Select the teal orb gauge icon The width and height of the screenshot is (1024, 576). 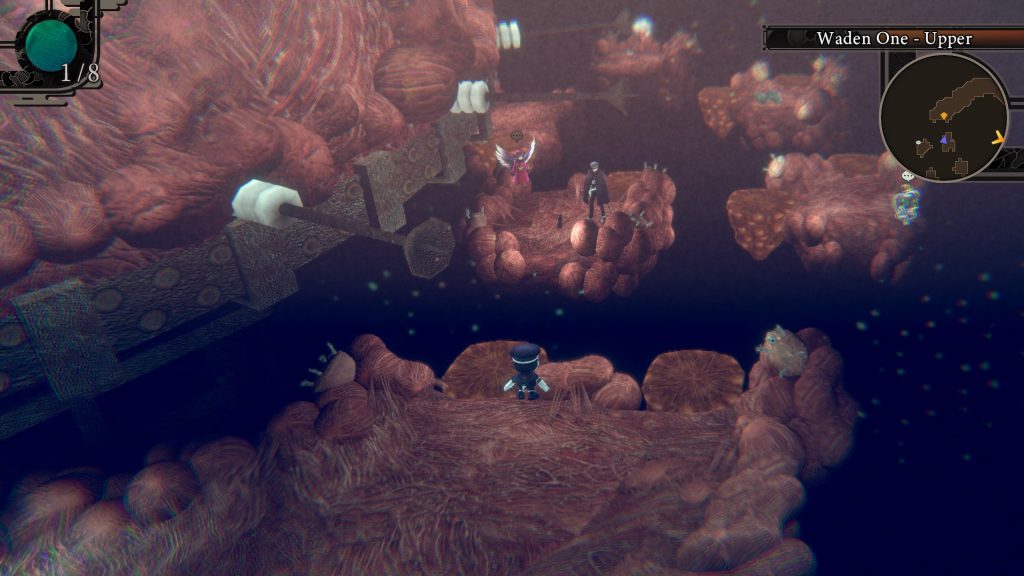coord(52,42)
